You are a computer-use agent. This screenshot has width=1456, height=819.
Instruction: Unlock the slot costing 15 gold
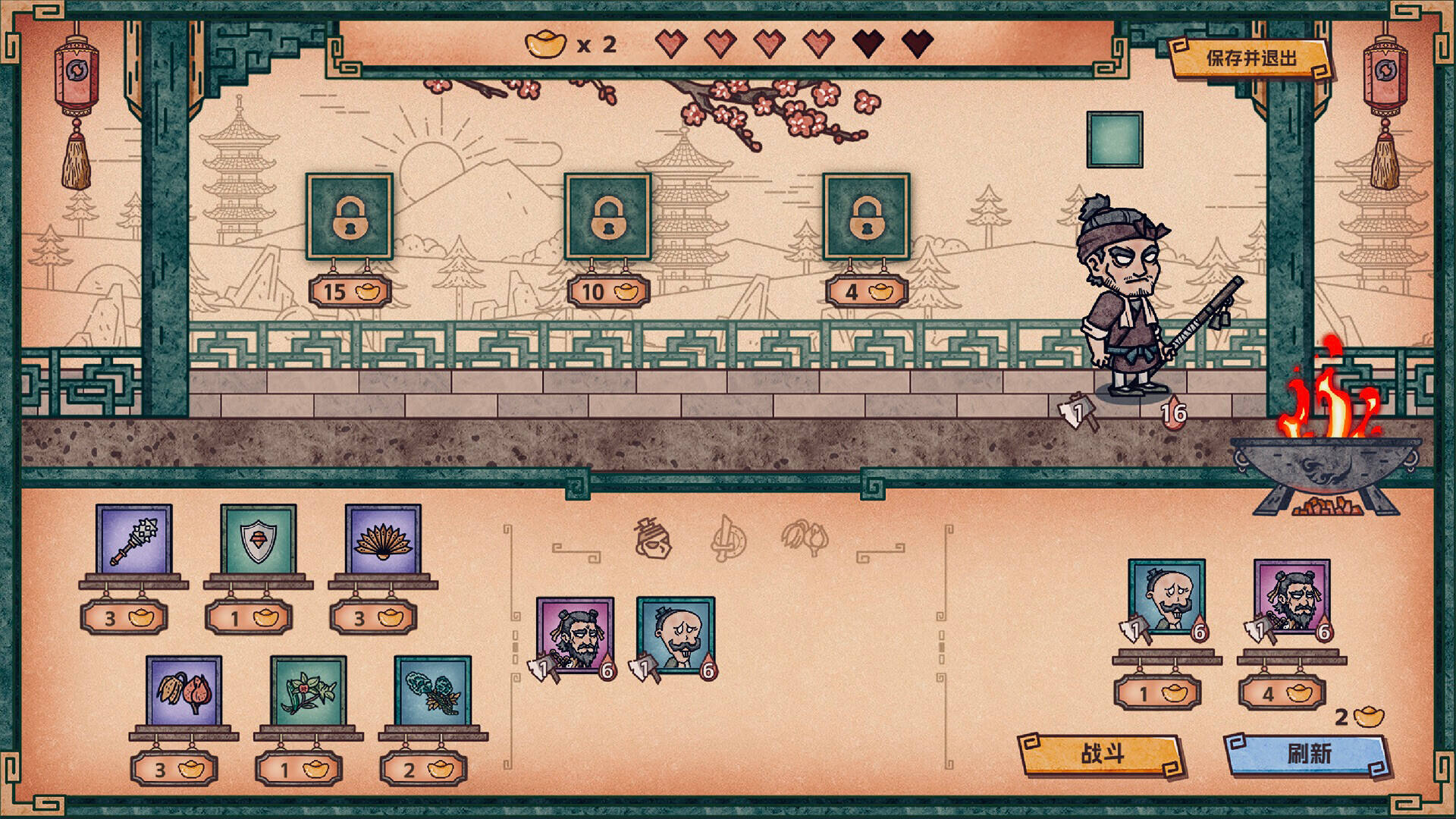350,217
